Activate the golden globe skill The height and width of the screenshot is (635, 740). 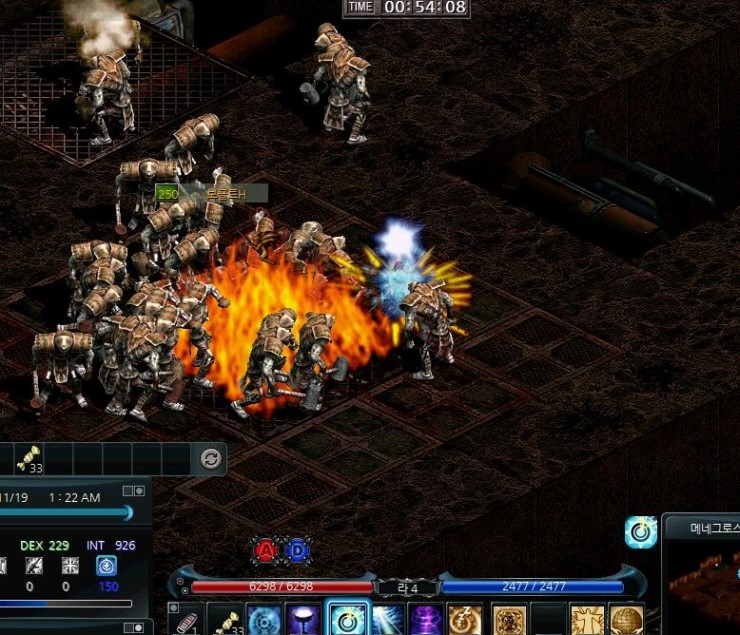[626, 621]
